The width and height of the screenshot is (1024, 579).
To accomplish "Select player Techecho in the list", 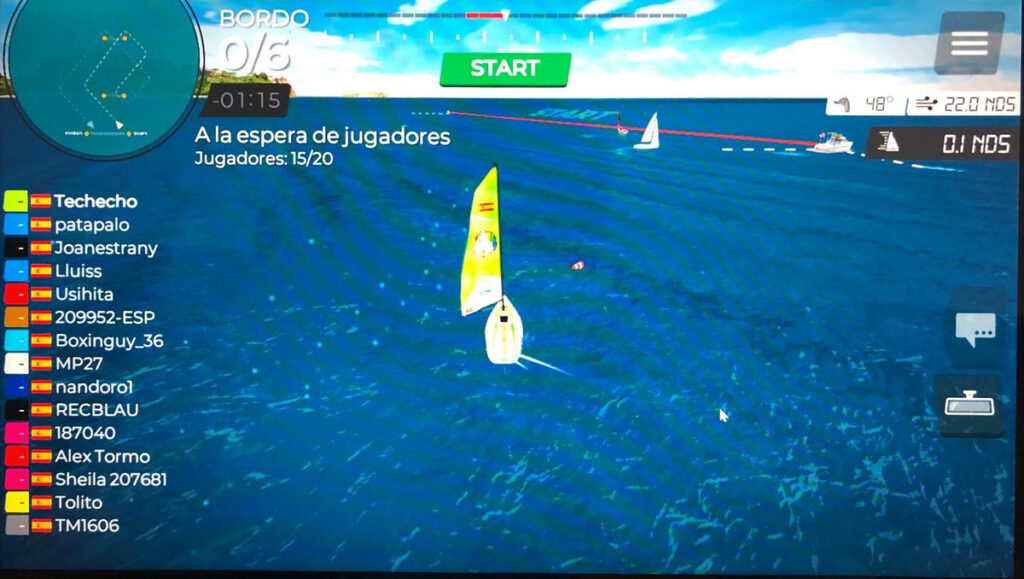I will (95, 201).
